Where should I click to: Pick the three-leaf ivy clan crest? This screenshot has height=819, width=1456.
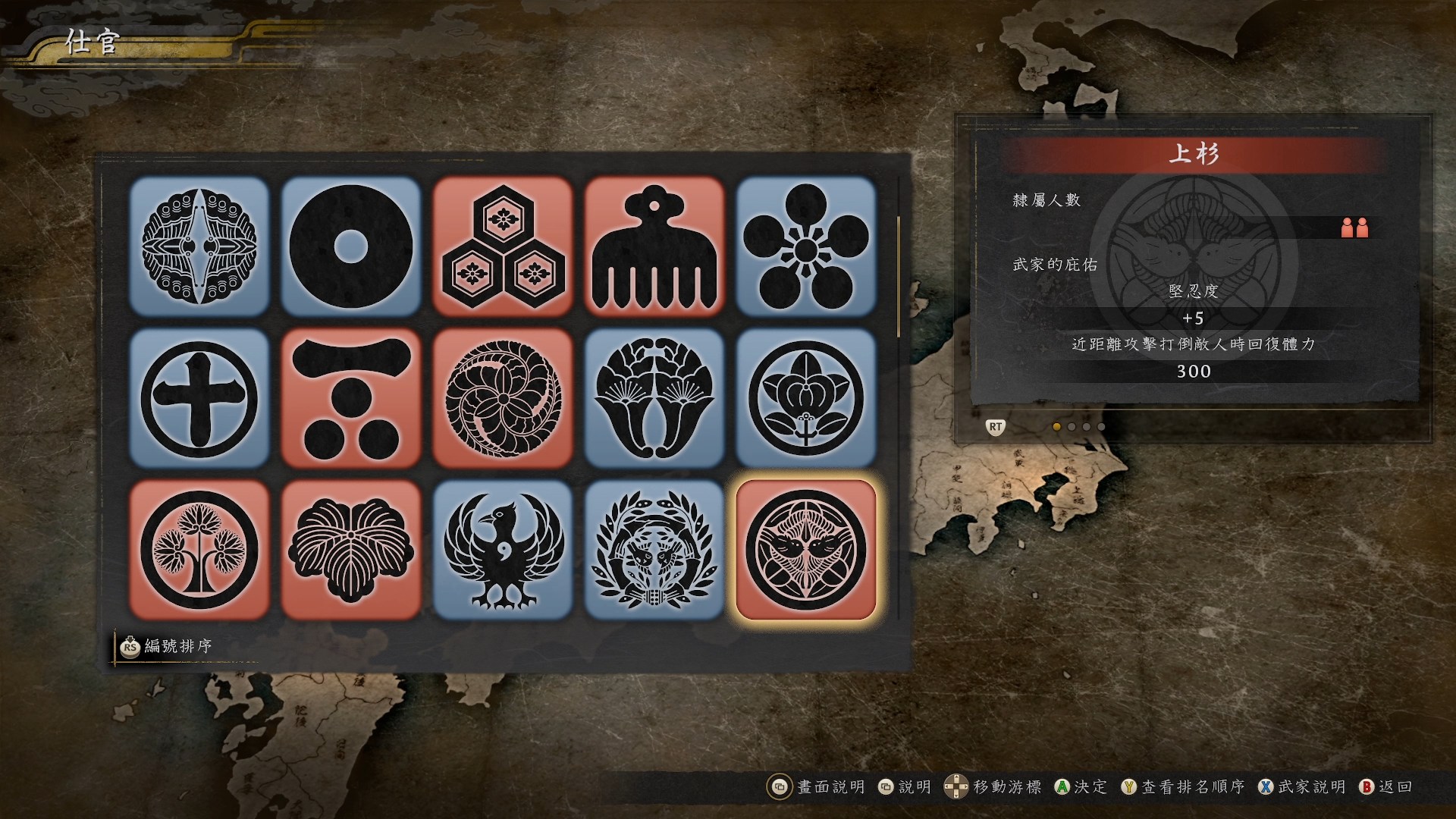(351, 550)
